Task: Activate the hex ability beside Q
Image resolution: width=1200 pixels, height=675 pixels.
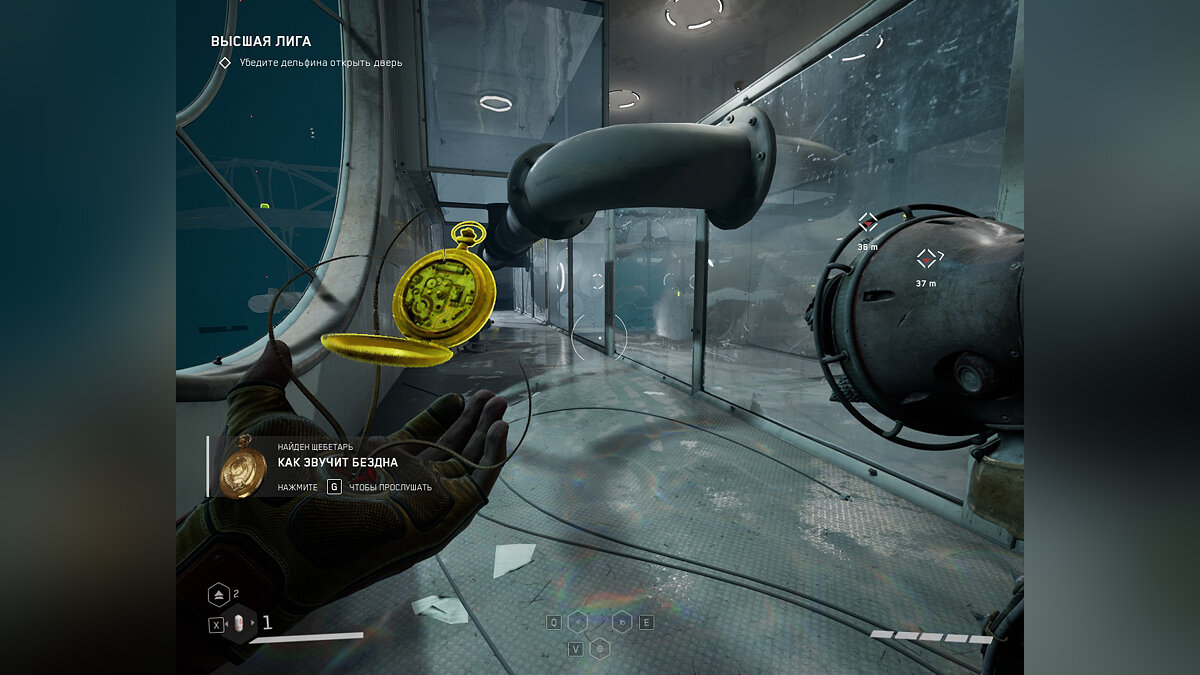Action: pyautogui.click(x=578, y=622)
